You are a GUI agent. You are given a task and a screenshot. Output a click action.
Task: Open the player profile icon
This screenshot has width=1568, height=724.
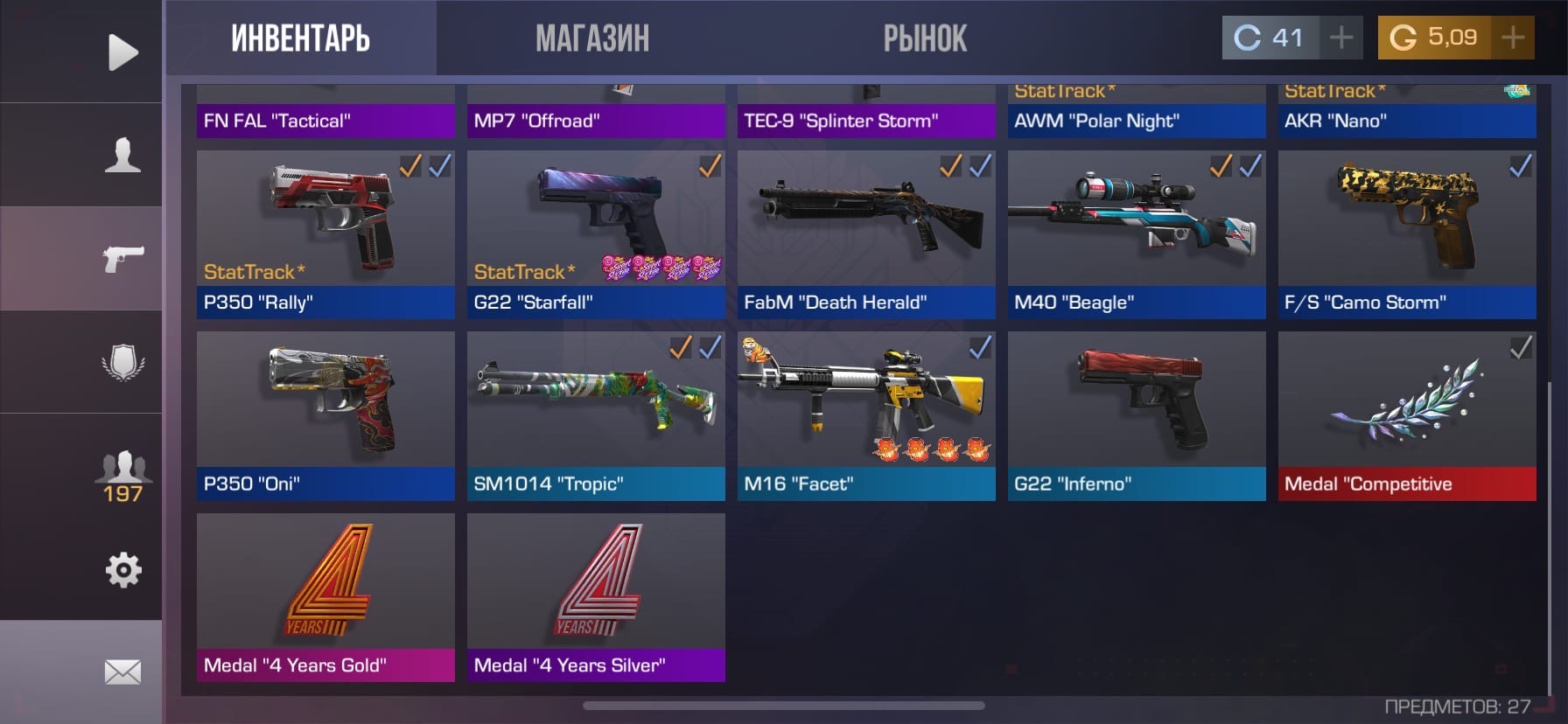point(122,155)
